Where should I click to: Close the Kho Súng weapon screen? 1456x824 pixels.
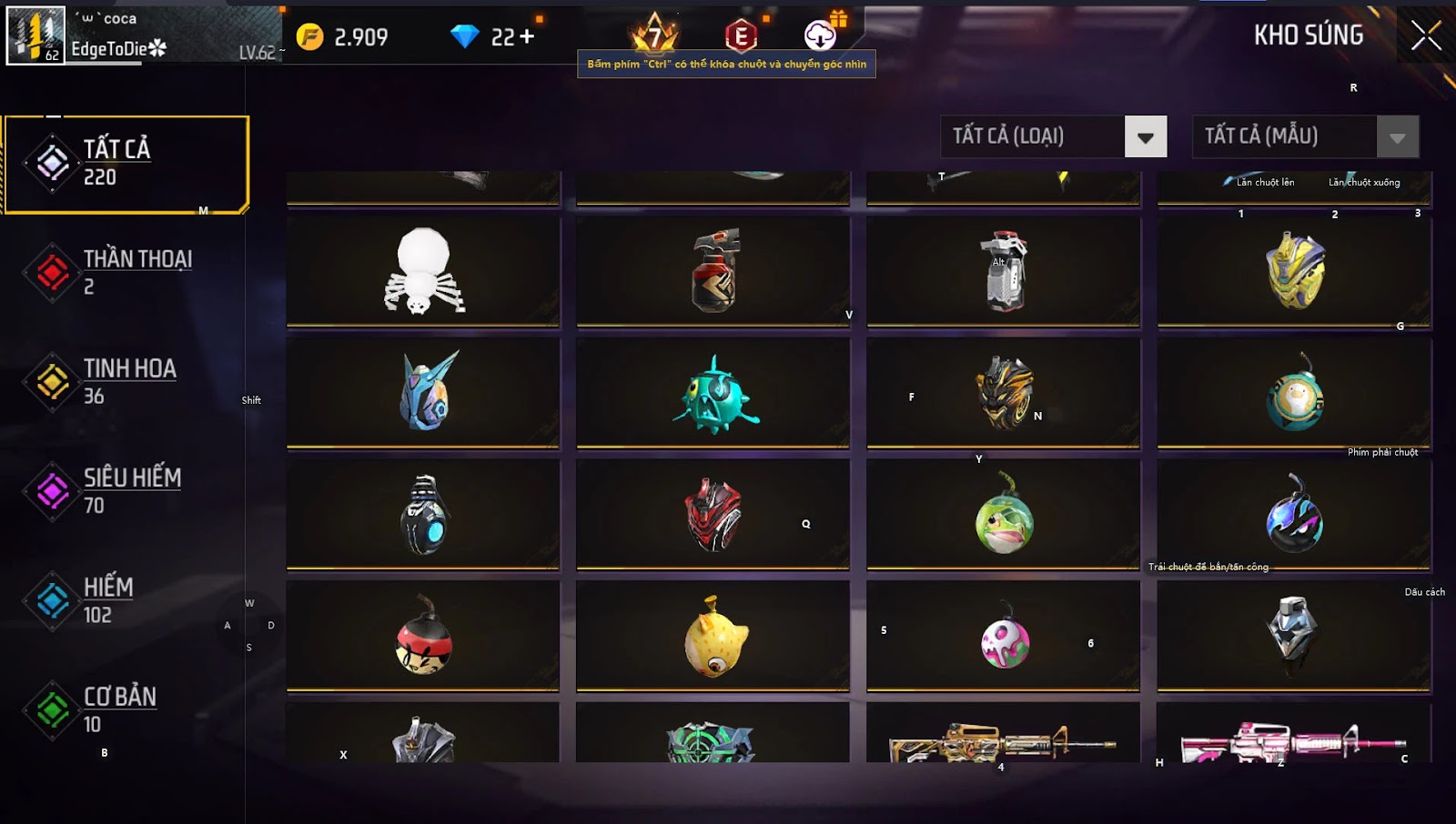pyautogui.click(x=1425, y=36)
